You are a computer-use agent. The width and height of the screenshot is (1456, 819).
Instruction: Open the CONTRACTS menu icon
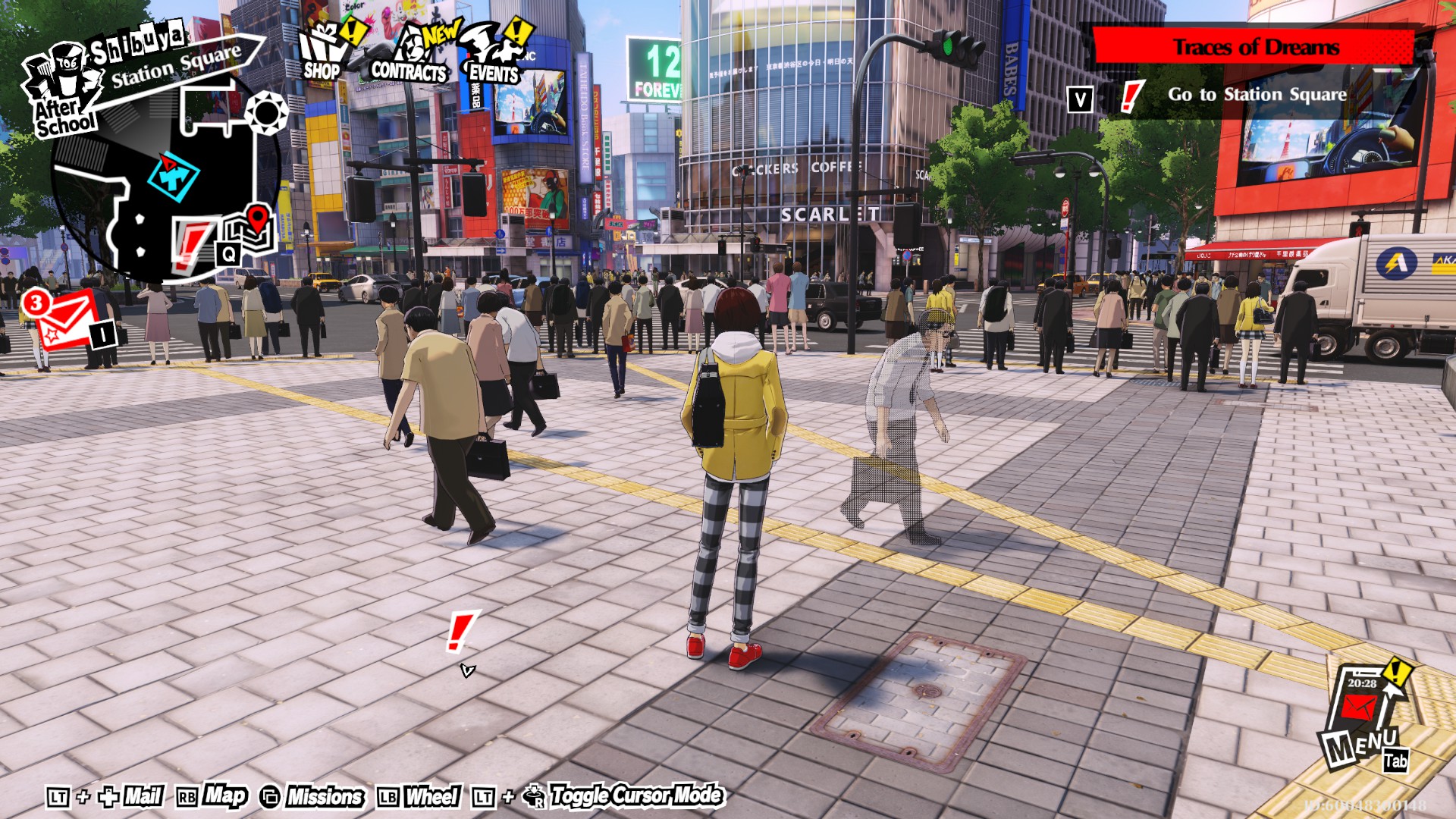coord(409,55)
